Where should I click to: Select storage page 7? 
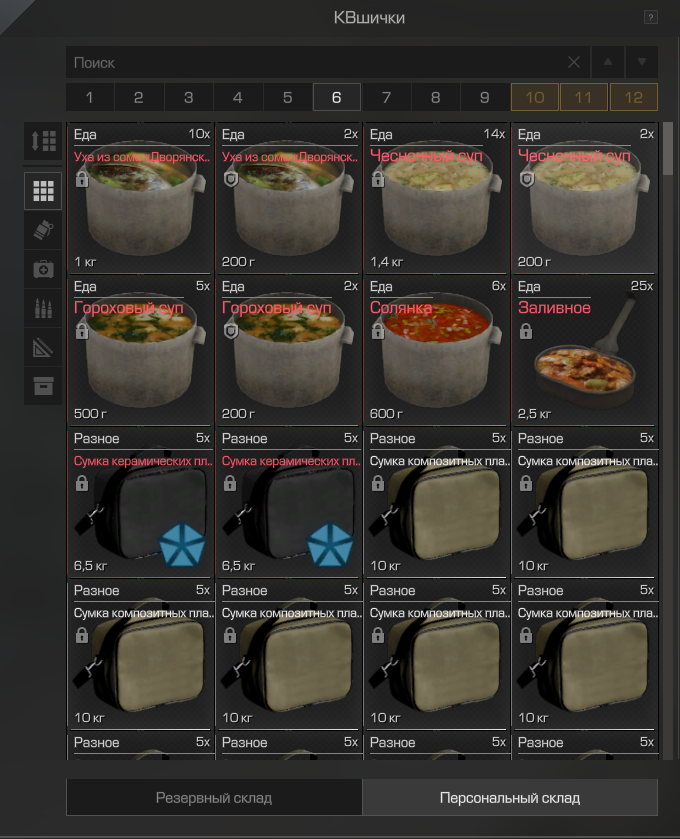pyautogui.click(x=386, y=97)
